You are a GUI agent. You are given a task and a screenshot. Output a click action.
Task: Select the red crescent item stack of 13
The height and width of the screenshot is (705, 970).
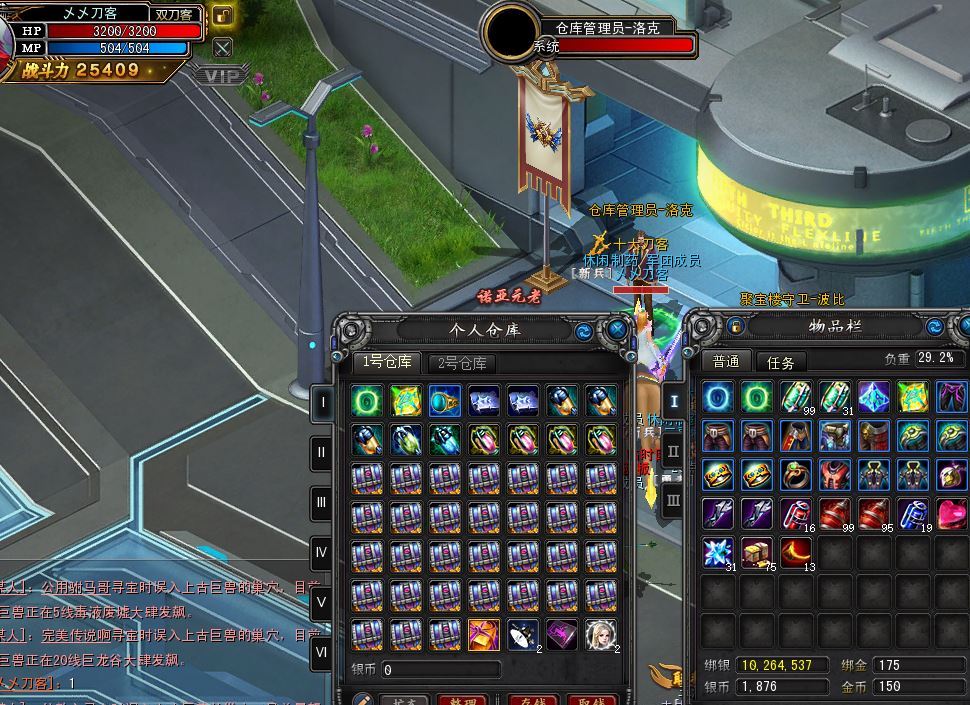[796, 552]
